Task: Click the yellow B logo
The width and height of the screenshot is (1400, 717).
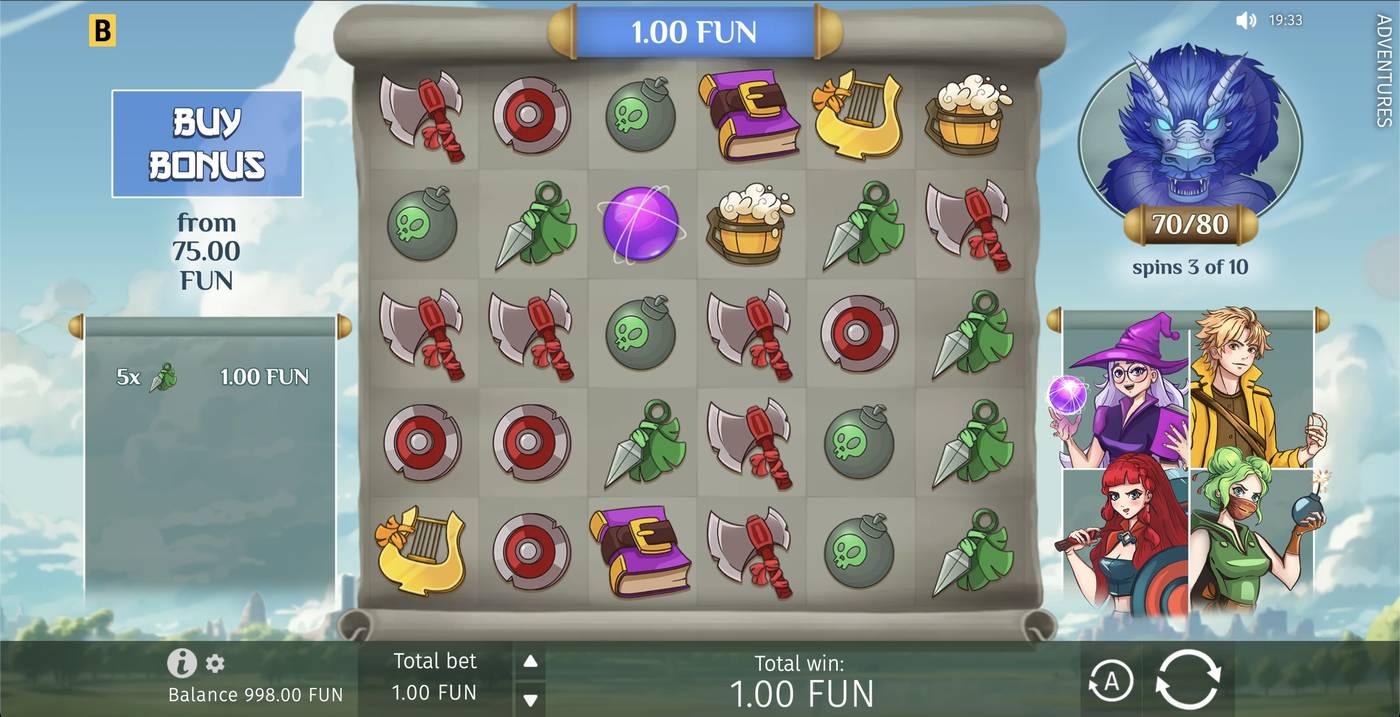Action: click(x=102, y=31)
